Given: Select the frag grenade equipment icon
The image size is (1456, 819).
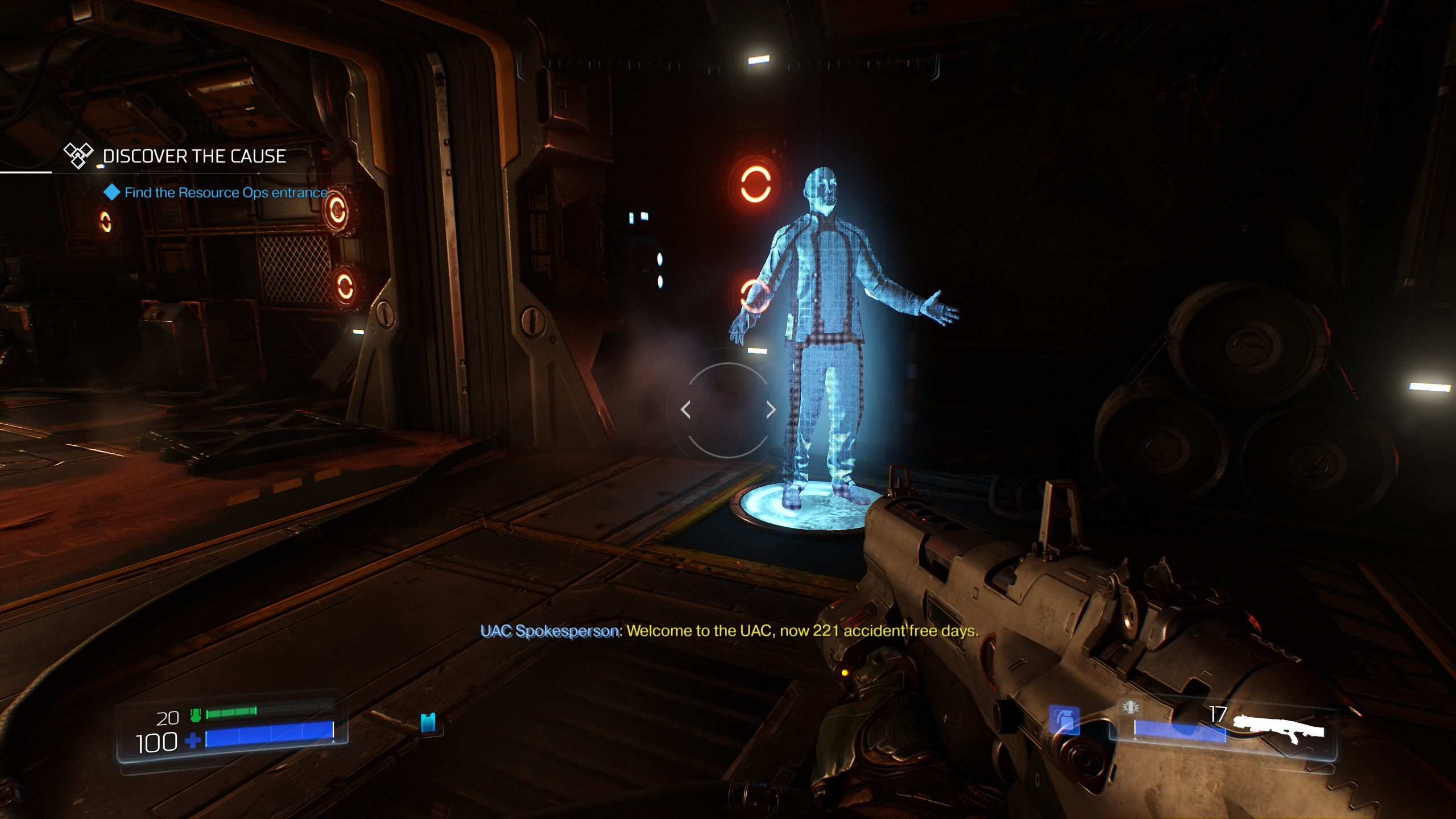Looking at the screenshot, I should pos(1064,720).
